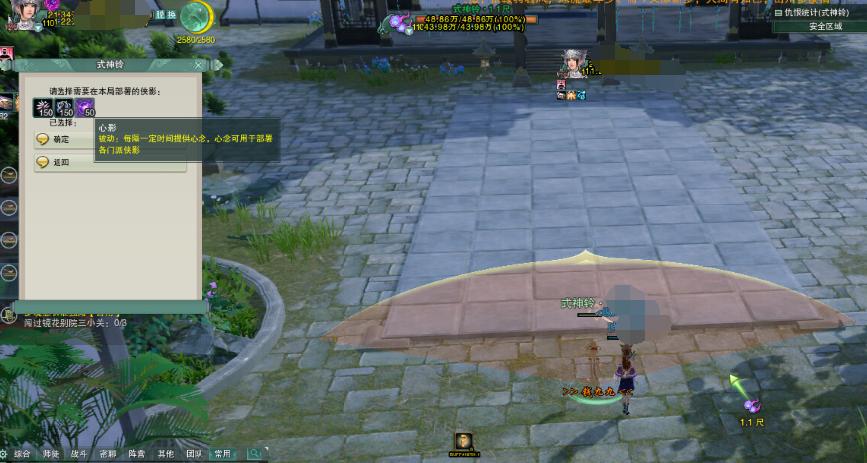Click the buff icon at bottom center
Image resolution: width=867 pixels, height=463 pixels.
[463, 441]
